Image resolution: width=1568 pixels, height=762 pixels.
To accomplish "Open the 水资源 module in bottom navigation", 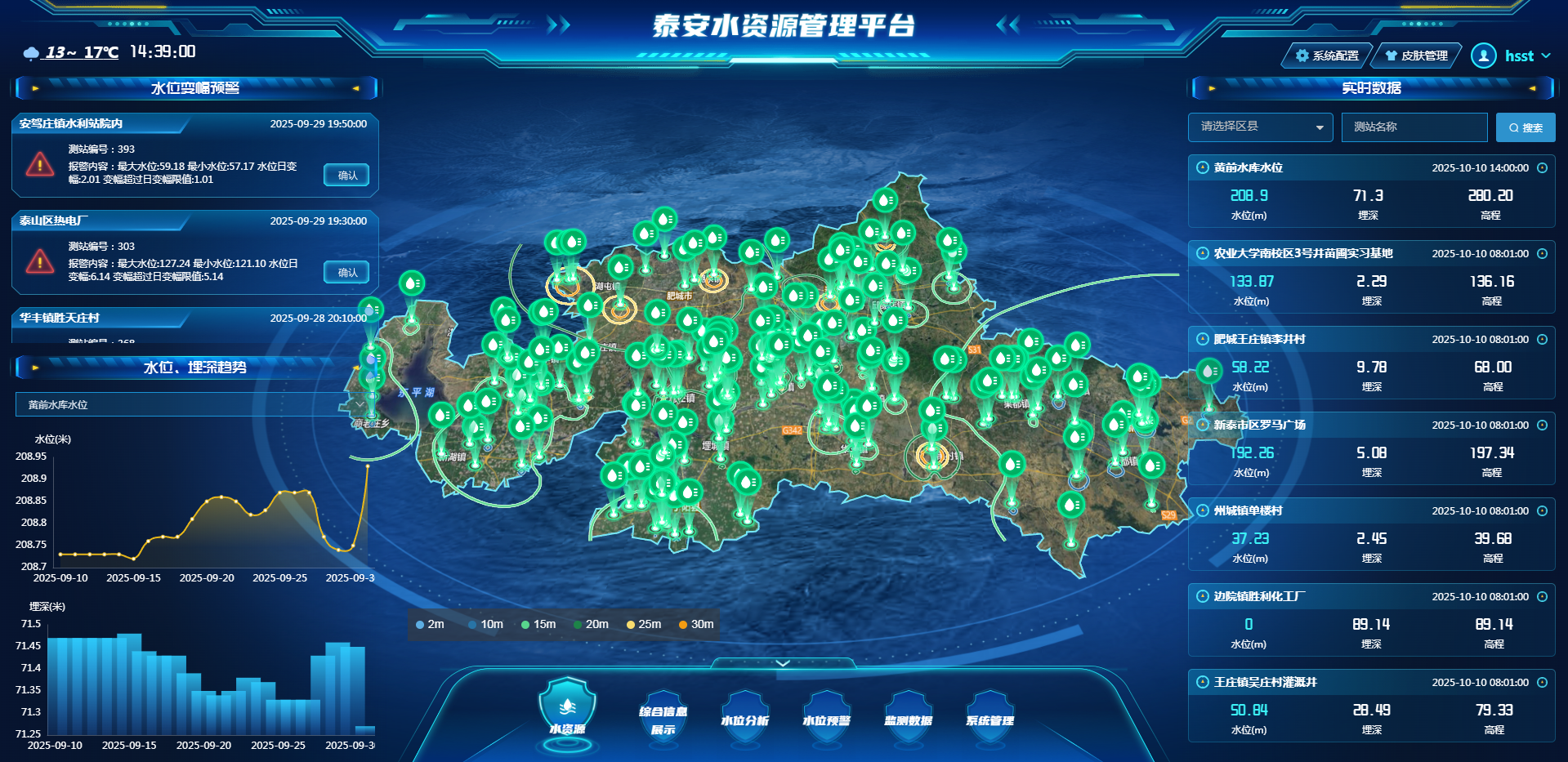I will point(567,712).
